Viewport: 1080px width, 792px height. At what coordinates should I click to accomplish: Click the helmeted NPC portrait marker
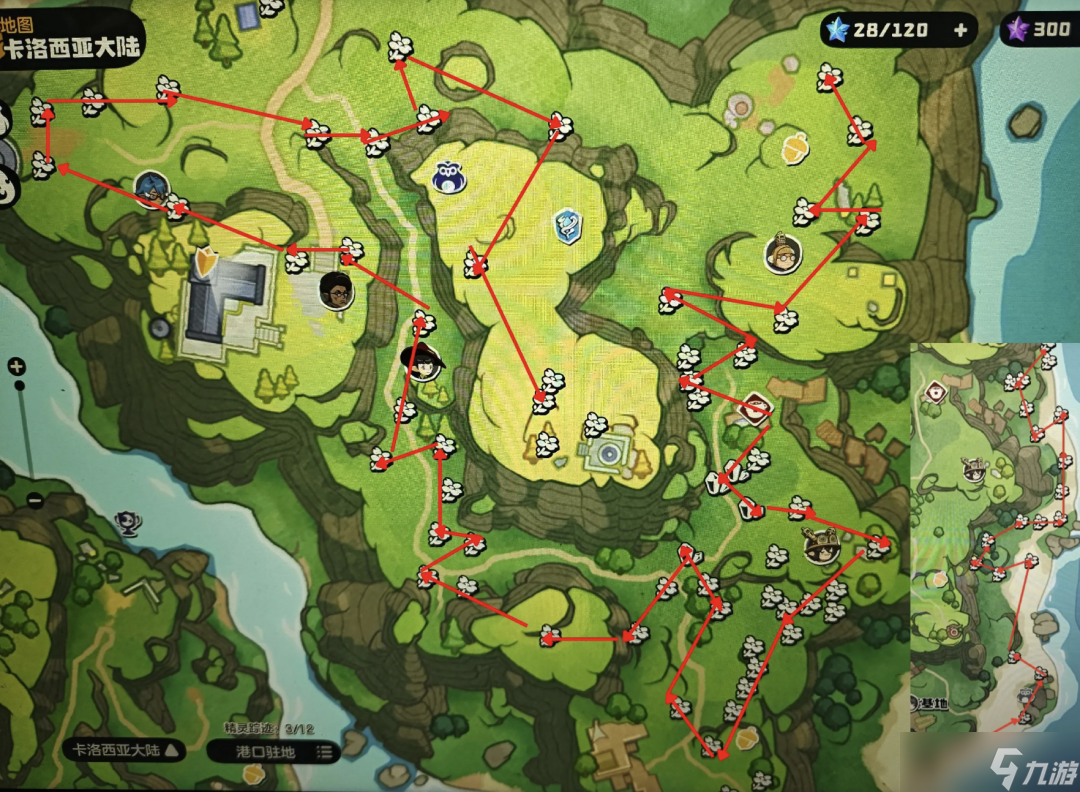(820, 546)
